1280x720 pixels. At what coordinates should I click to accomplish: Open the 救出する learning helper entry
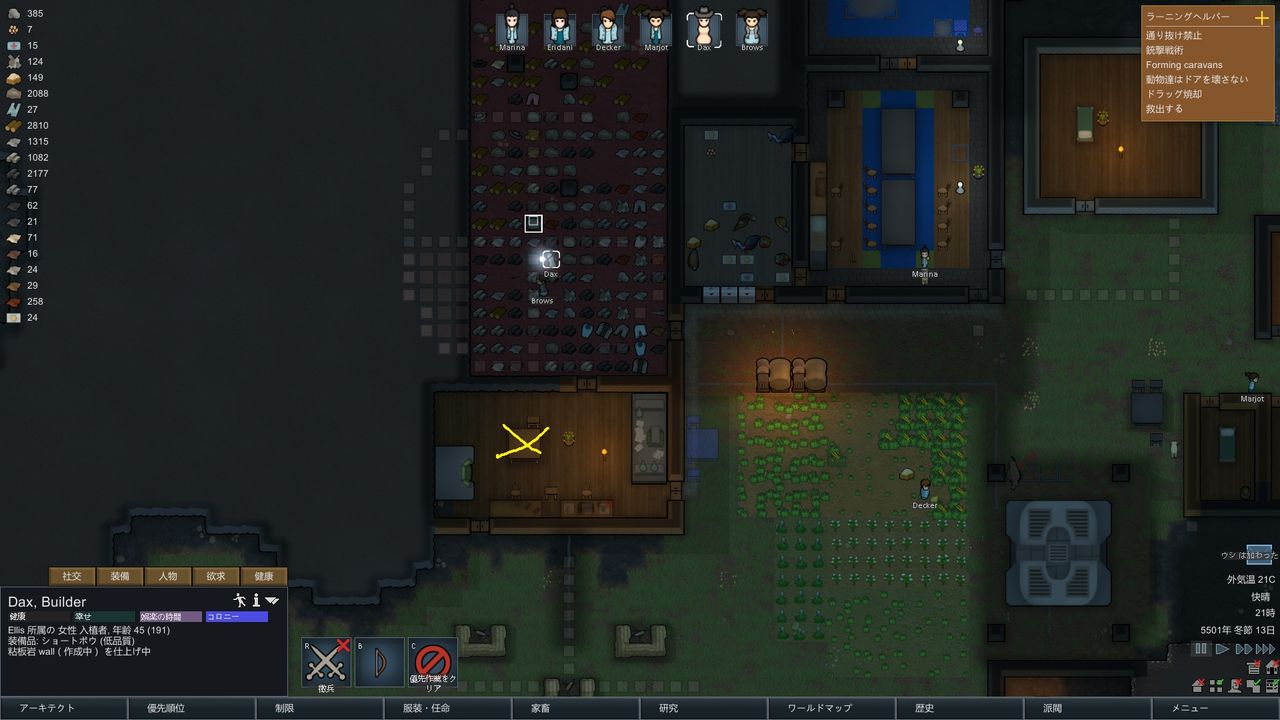[1168, 107]
